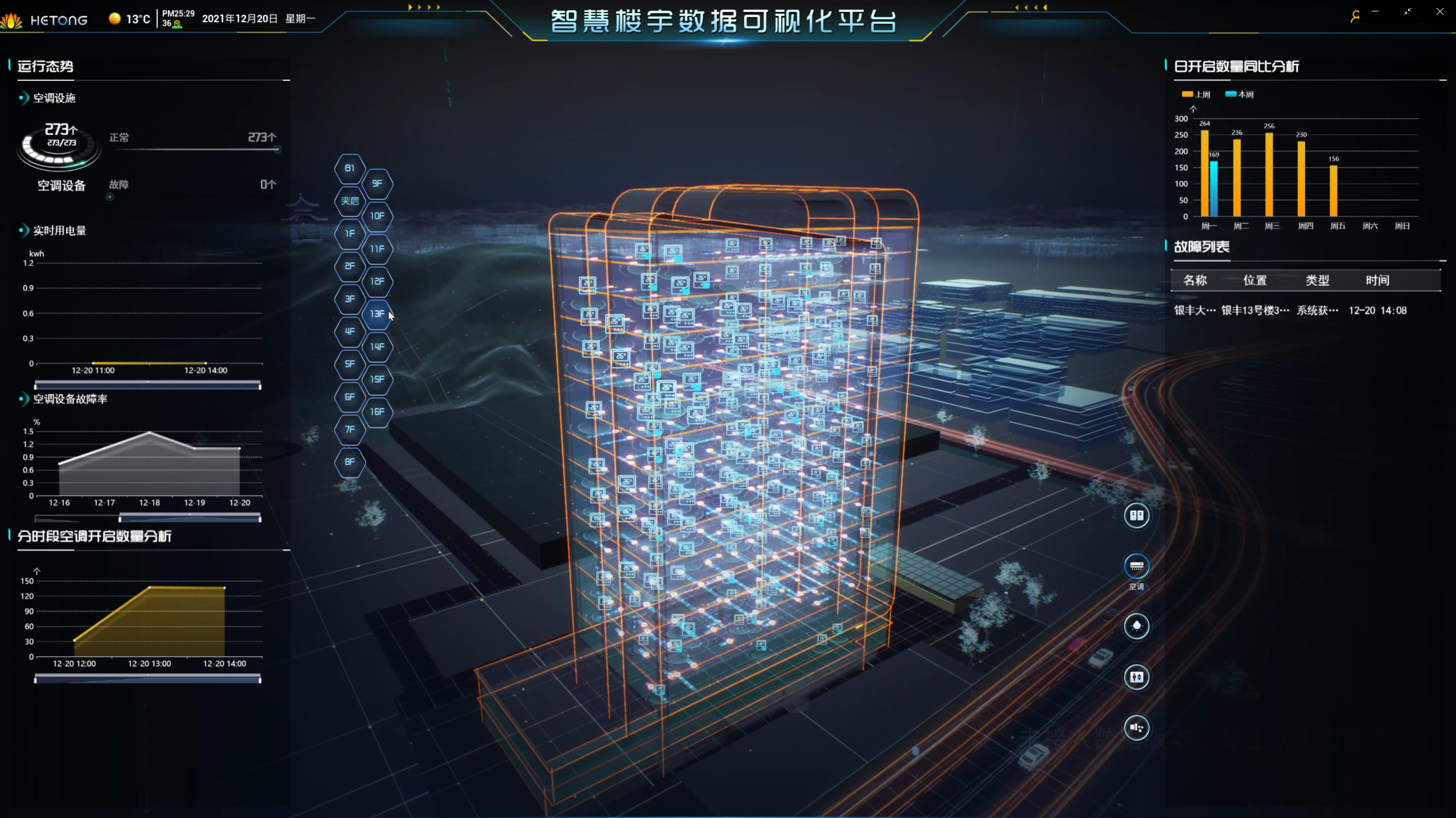
Task: Open the 8F floor view
Action: click(350, 462)
